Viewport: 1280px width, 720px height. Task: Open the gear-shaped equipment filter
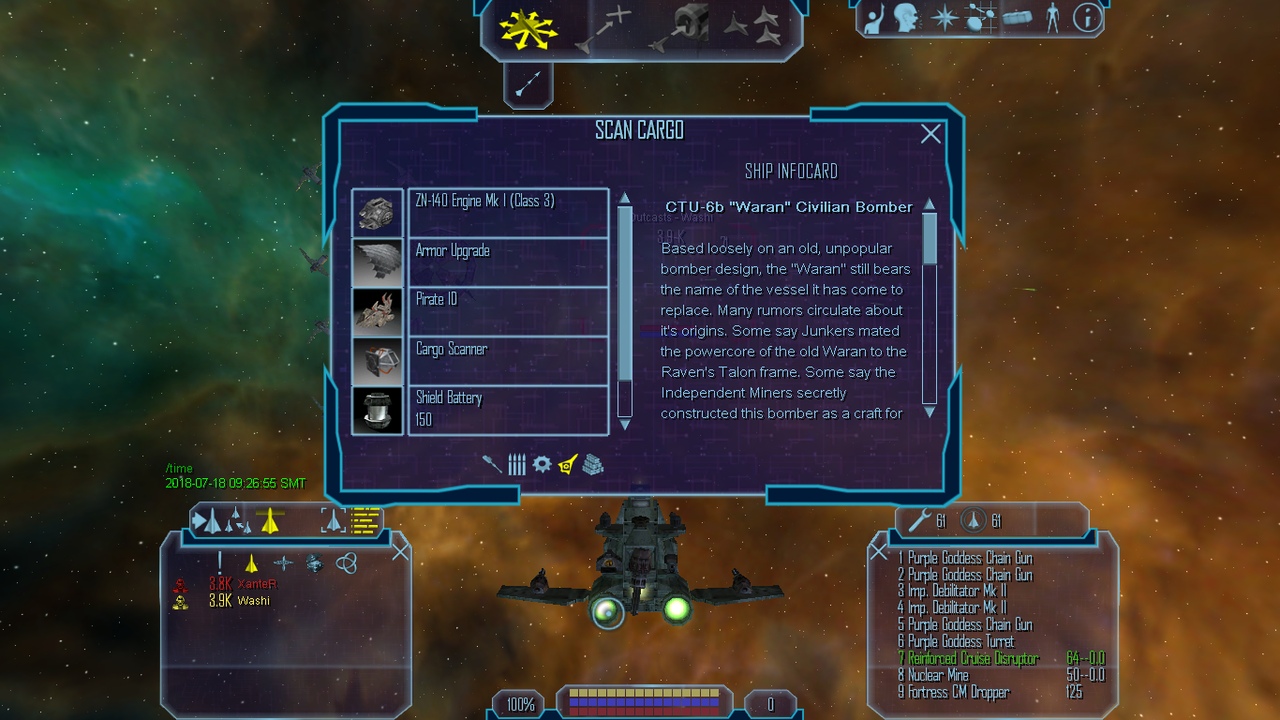click(541, 464)
